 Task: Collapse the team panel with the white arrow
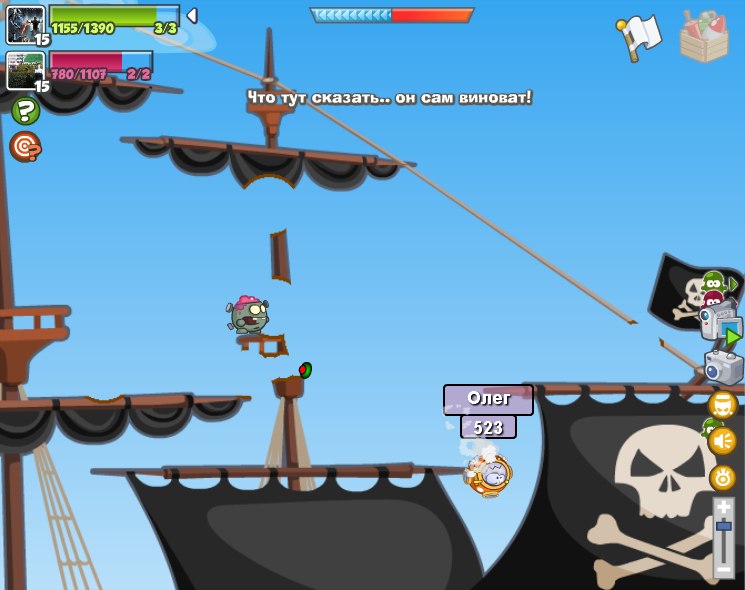tap(192, 15)
